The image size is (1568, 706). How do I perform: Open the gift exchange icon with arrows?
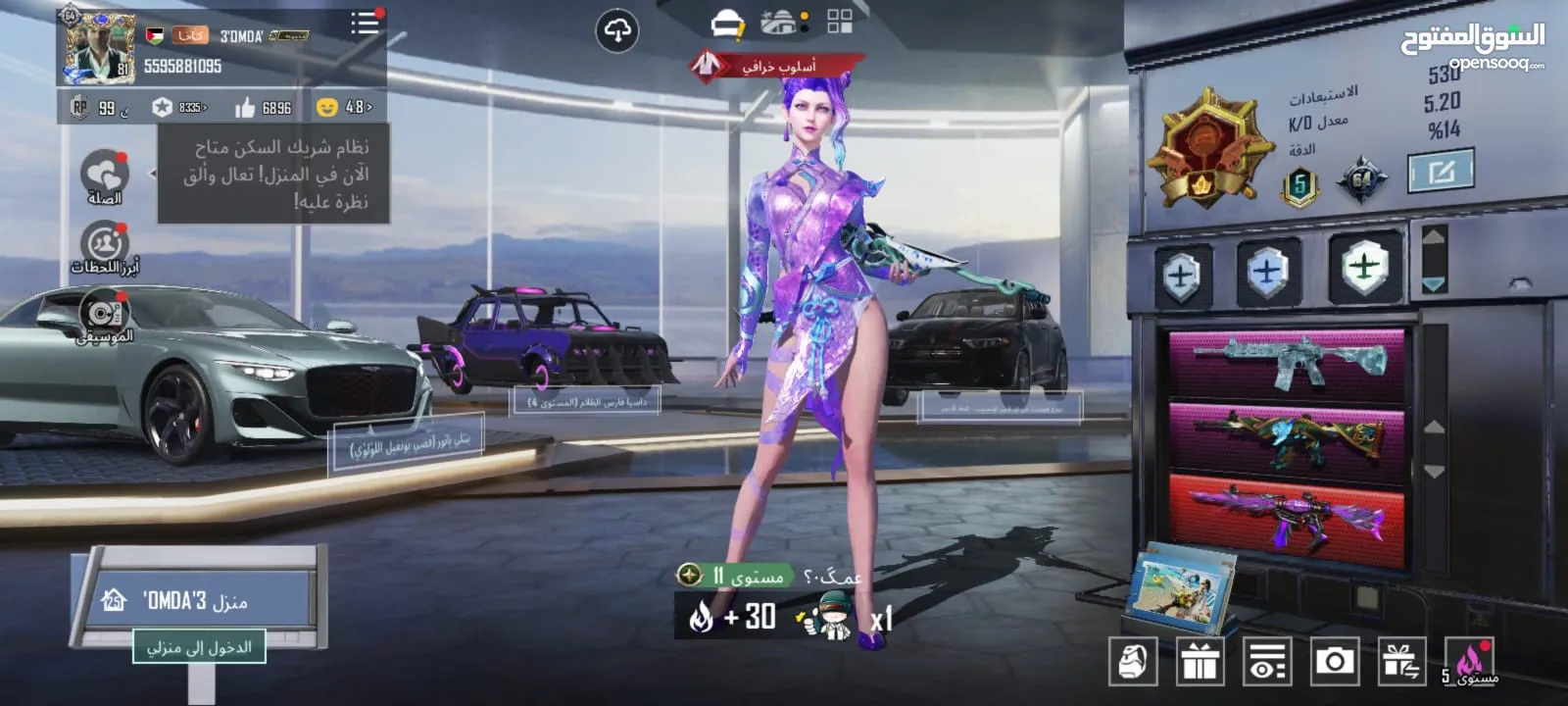pyautogui.click(x=1401, y=662)
